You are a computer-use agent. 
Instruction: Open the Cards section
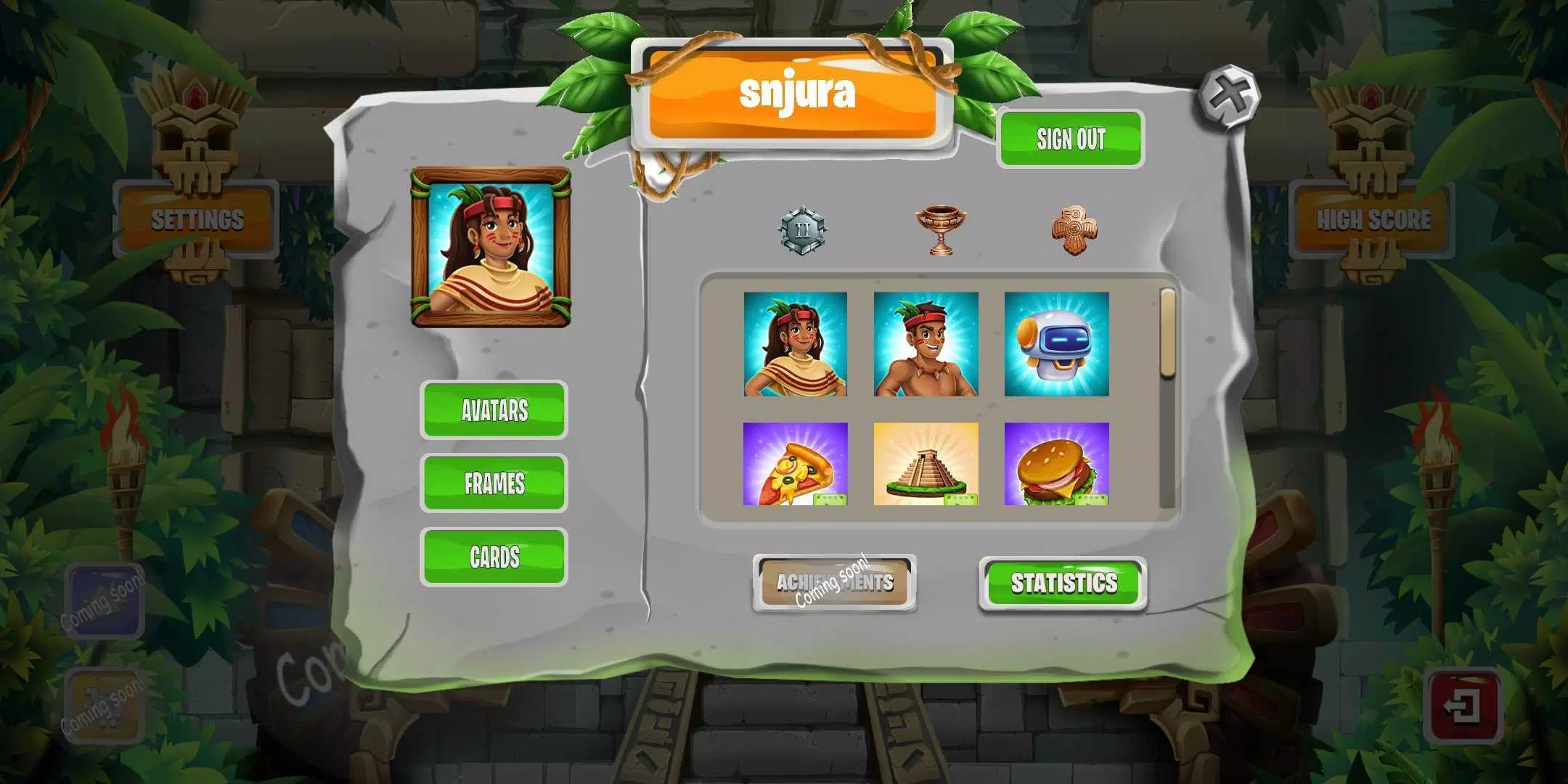[x=494, y=557]
